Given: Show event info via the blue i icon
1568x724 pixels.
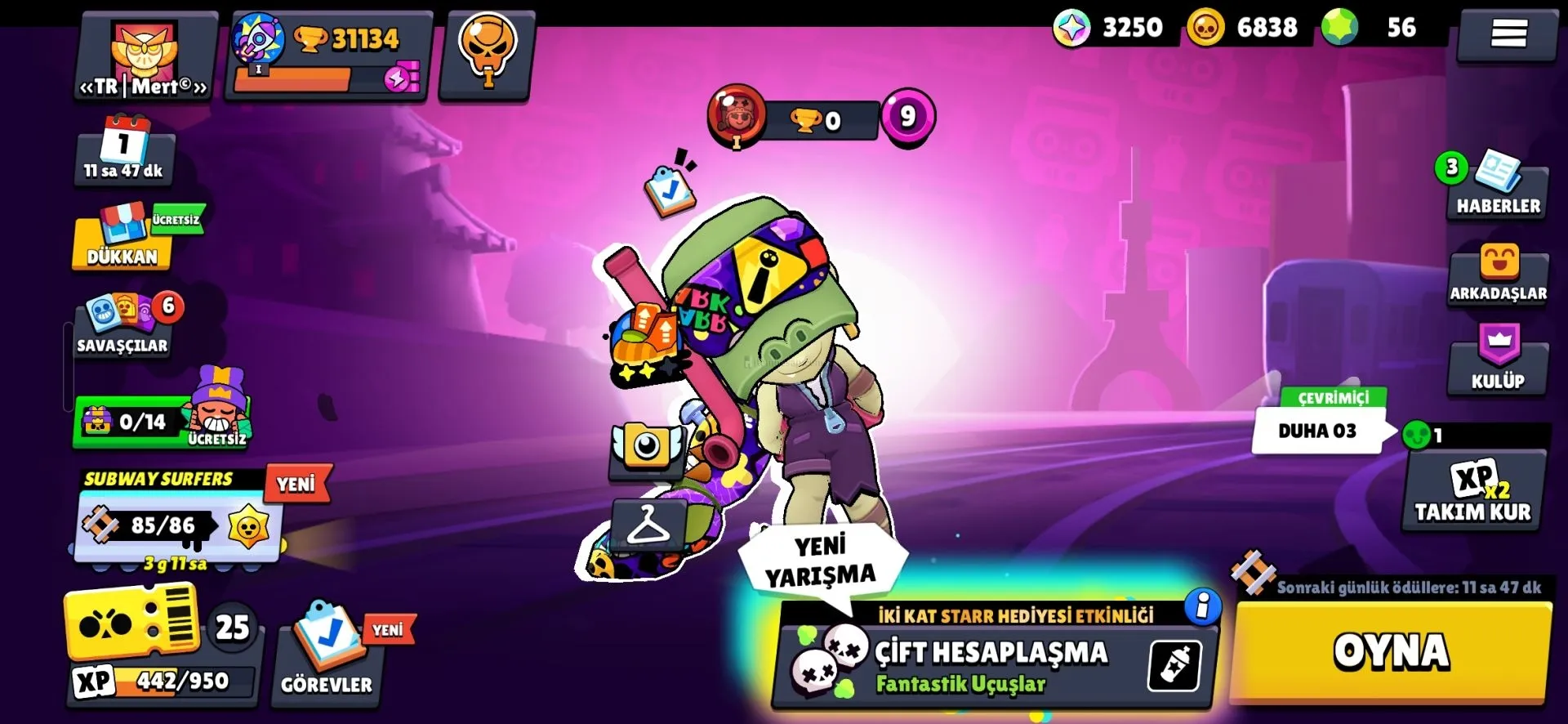Looking at the screenshot, I should (x=1202, y=606).
